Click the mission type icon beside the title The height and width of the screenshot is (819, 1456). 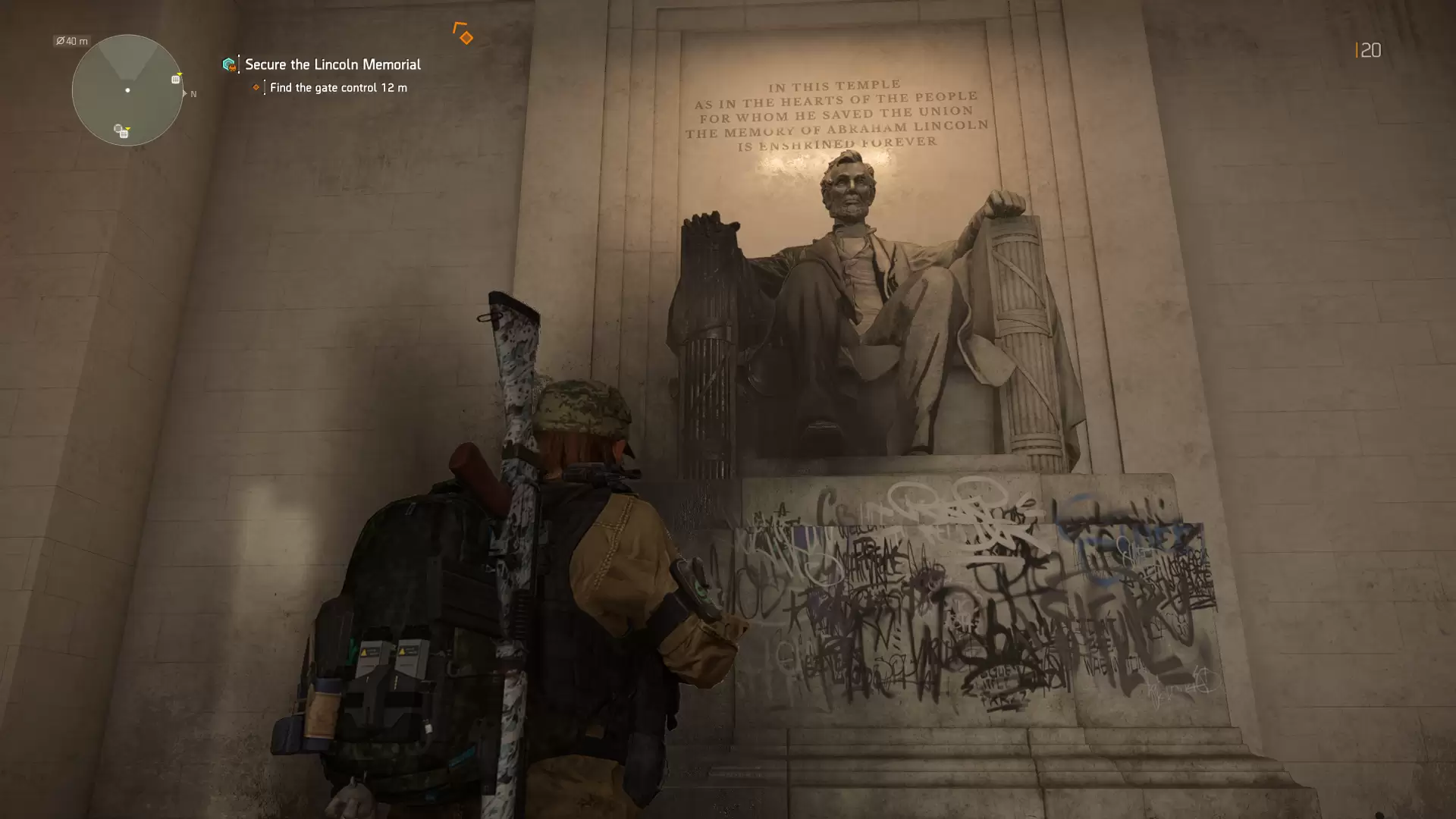[x=229, y=64]
